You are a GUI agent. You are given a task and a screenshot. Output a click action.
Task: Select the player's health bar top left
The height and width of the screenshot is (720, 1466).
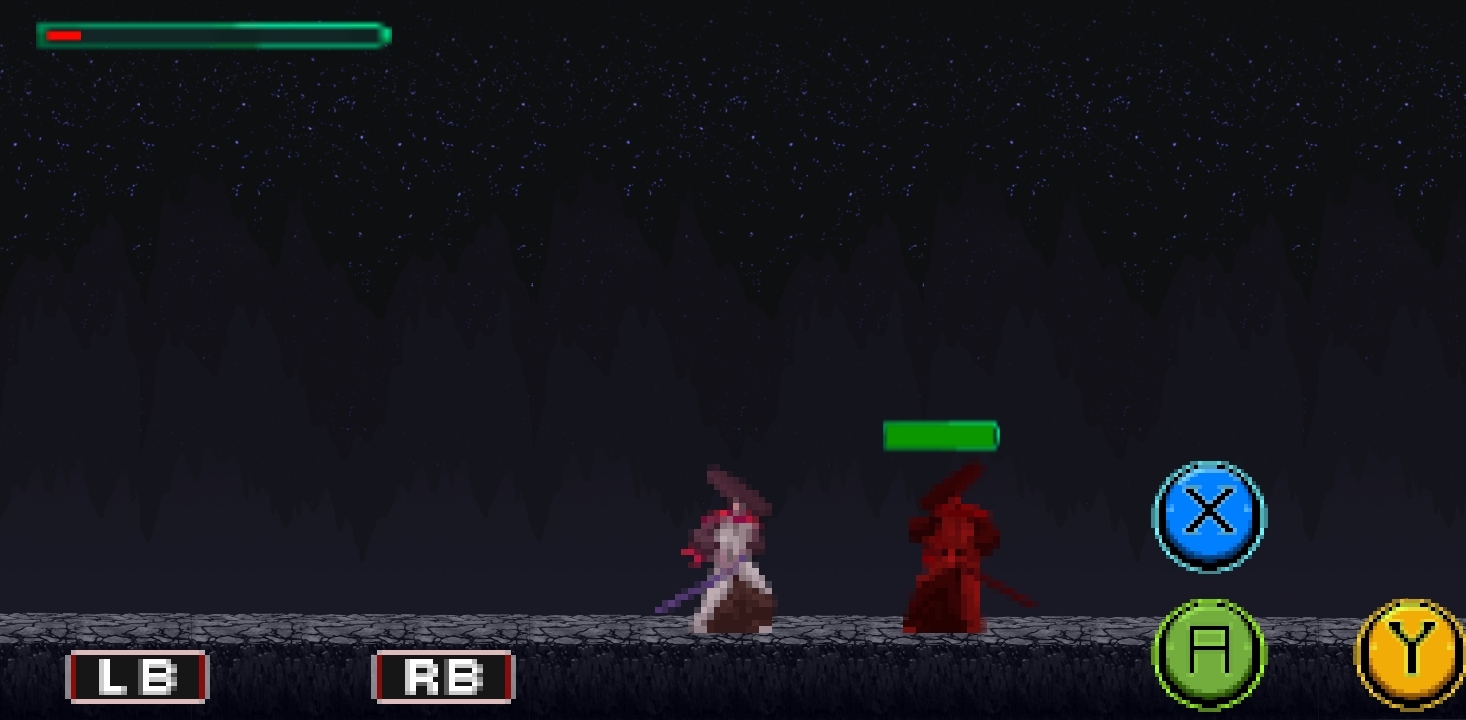tap(210, 36)
